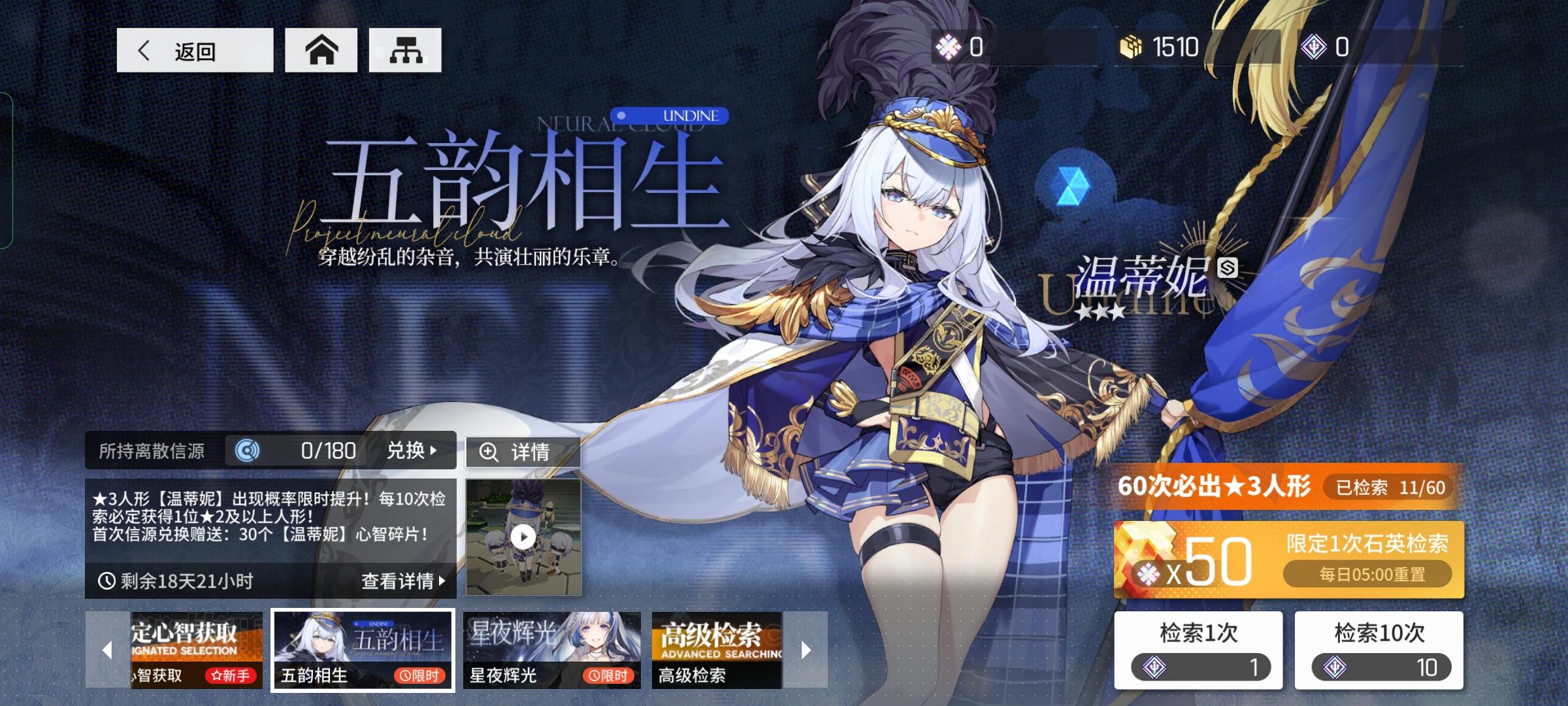Viewport: 1568px width, 706px height.
Task: Click the clock icon next to 剩余18天21小时
Action: click(x=108, y=579)
